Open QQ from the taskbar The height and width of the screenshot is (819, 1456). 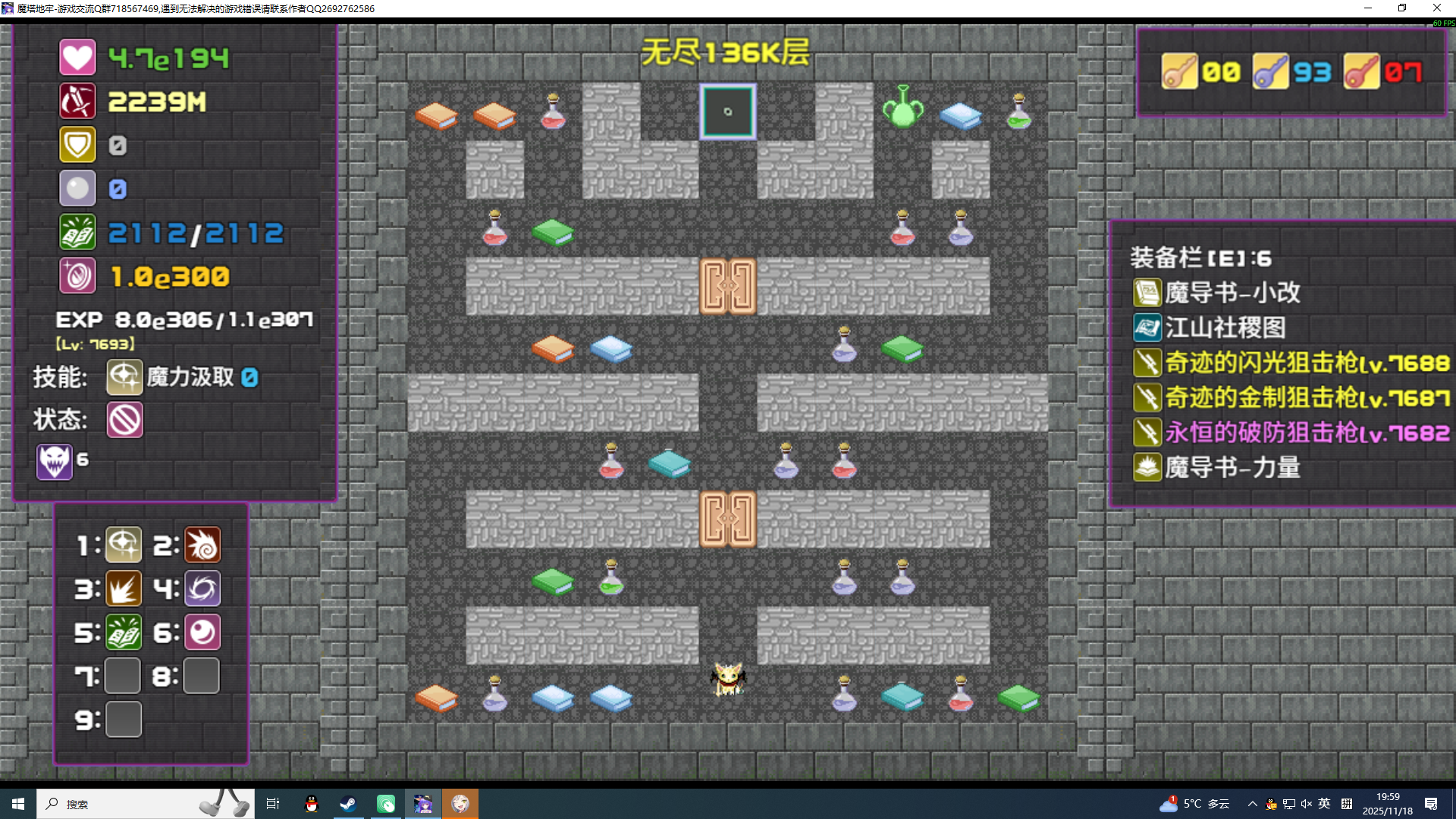click(x=310, y=803)
